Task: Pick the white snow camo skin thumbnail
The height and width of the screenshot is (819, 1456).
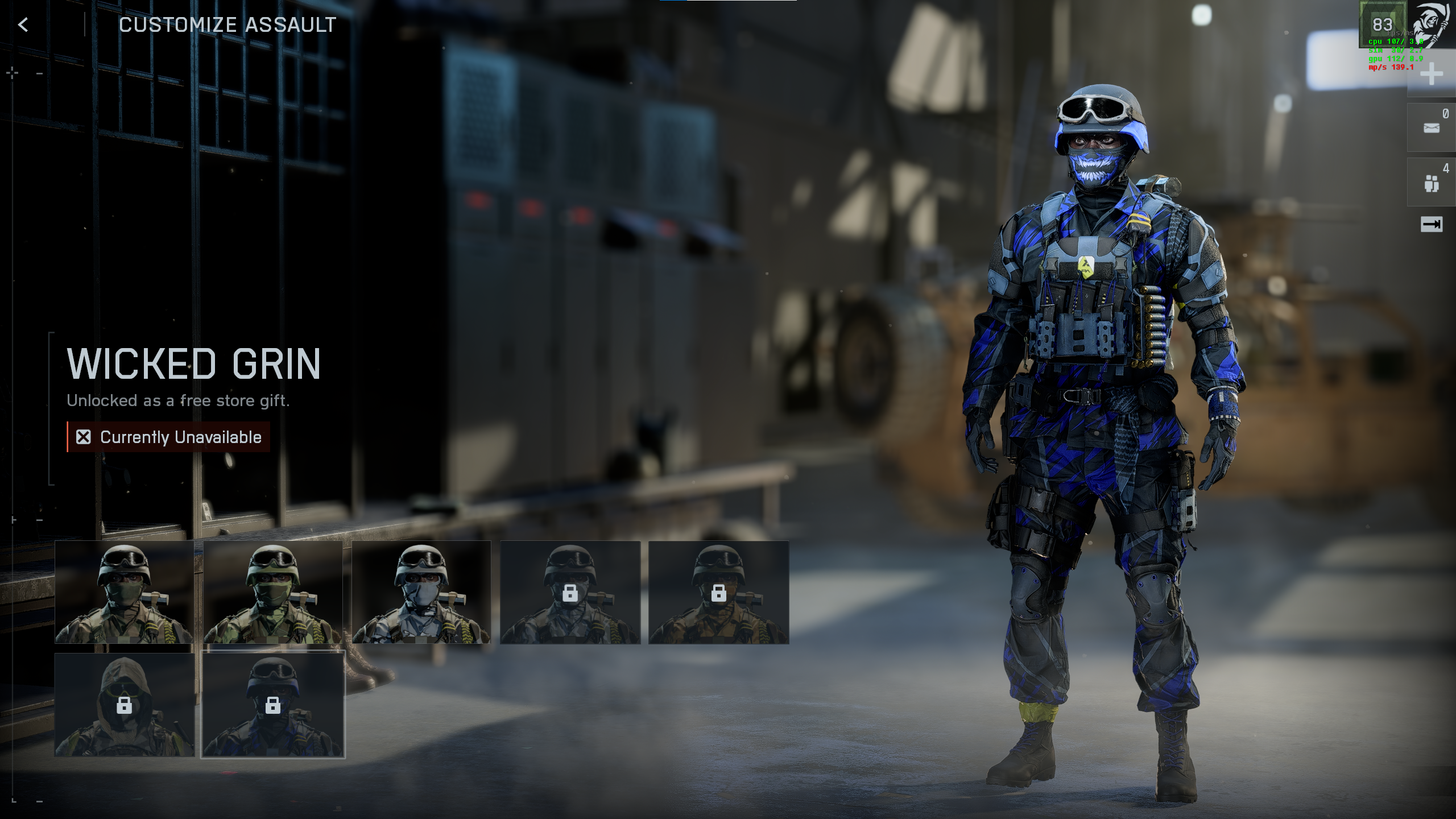Action: click(x=421, y=592)
